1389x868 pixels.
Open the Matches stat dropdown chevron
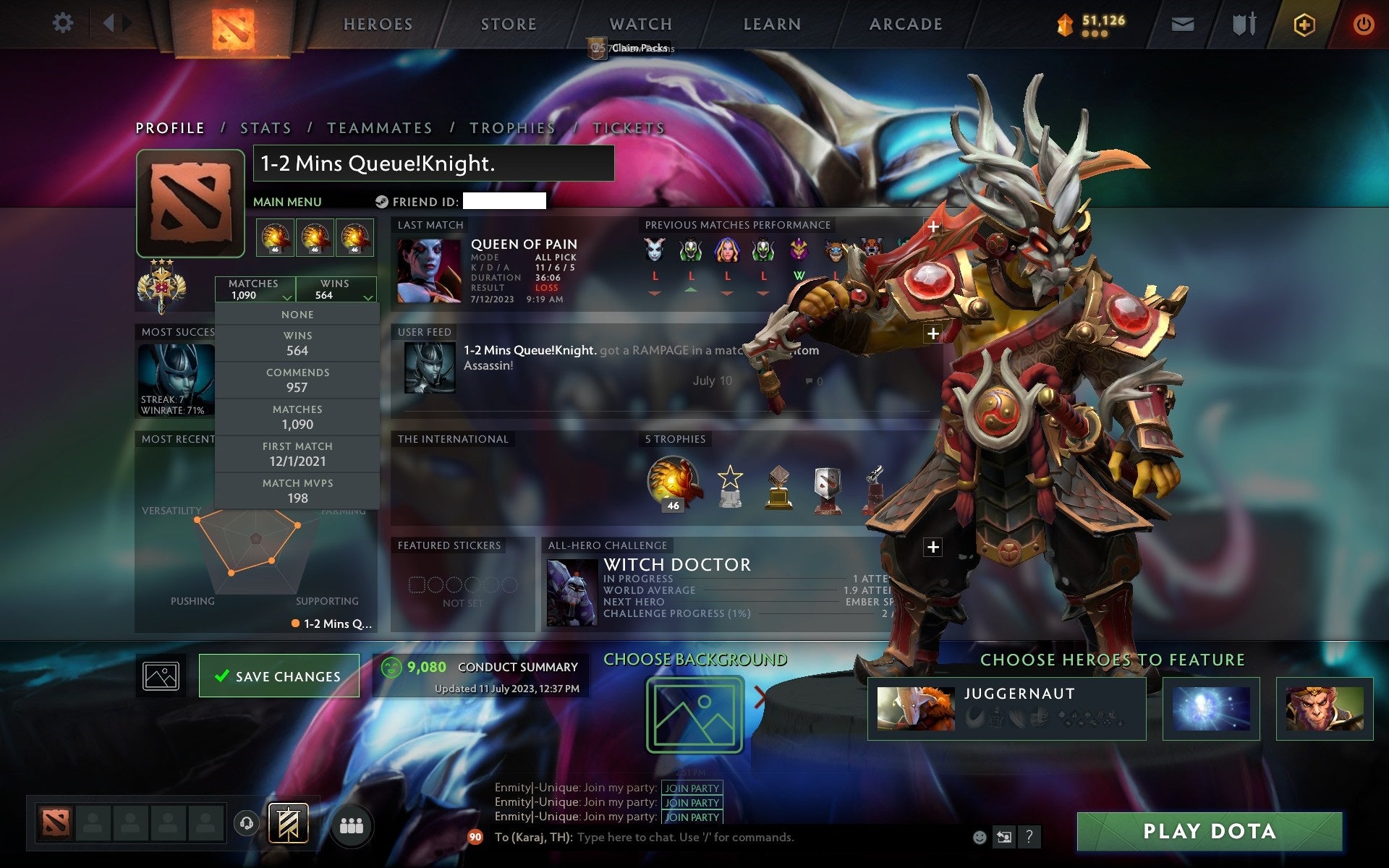[286, 297]
